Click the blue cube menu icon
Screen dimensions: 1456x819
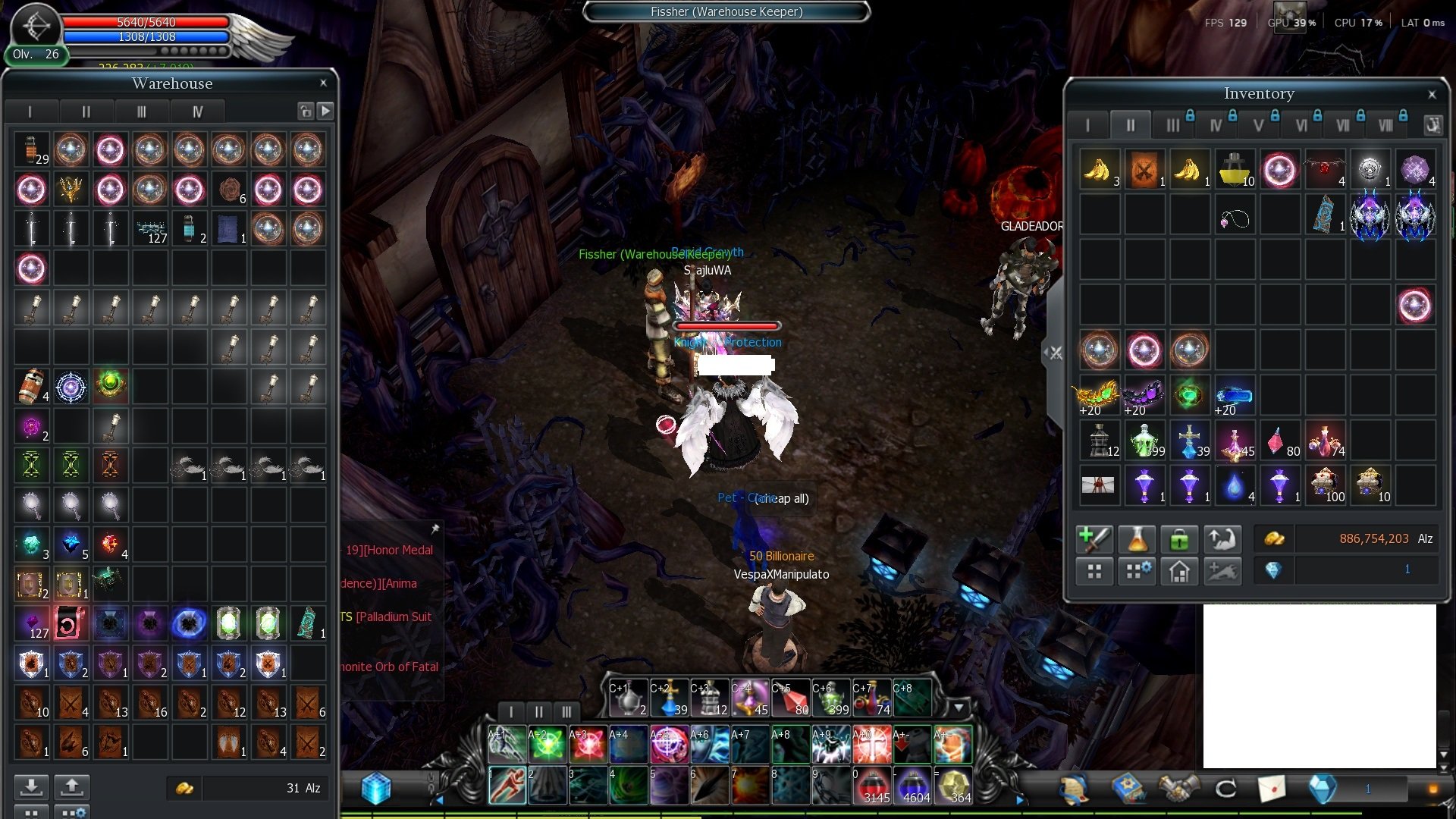[x=376, y=789]
